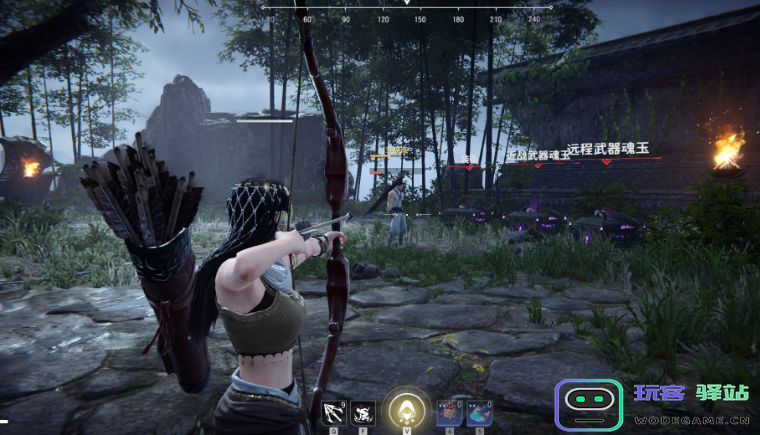Viewport: 760px width, 435px height.
Task: Click the compass bar heading indicator
Action: (x=407, y=3)
